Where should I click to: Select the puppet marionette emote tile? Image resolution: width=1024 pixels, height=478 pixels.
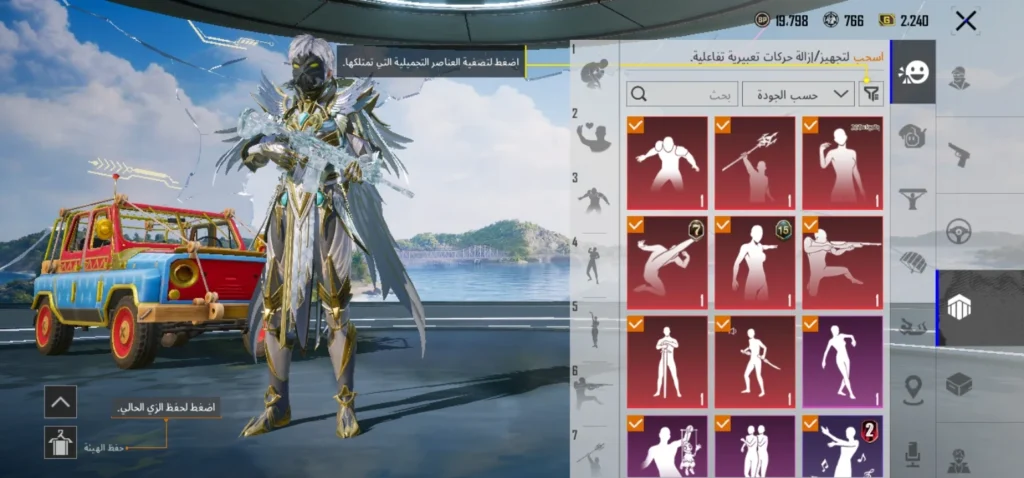[667, 448]
